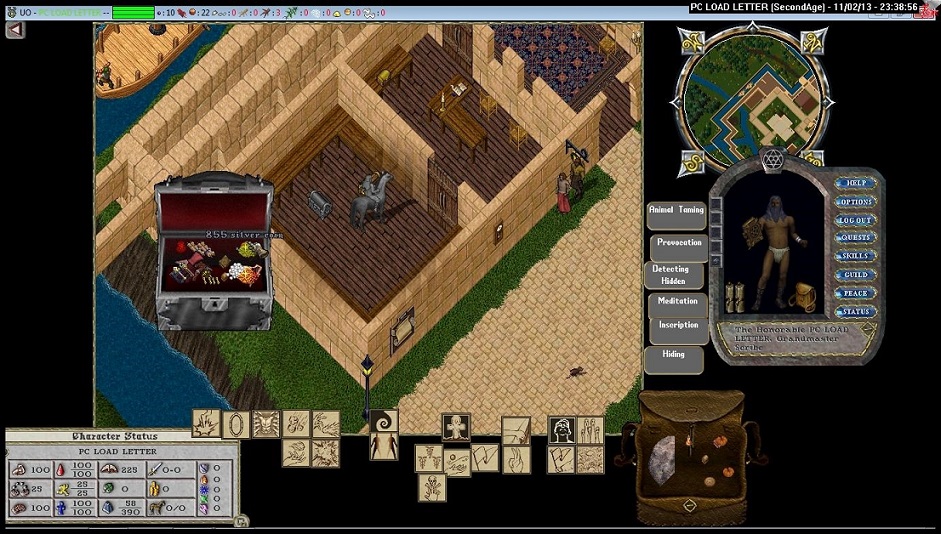Activate the Hiding skill button
Image resolution: width=941 pixels, height=534 pixels.
pyautogui.click(x=674, y=355)
